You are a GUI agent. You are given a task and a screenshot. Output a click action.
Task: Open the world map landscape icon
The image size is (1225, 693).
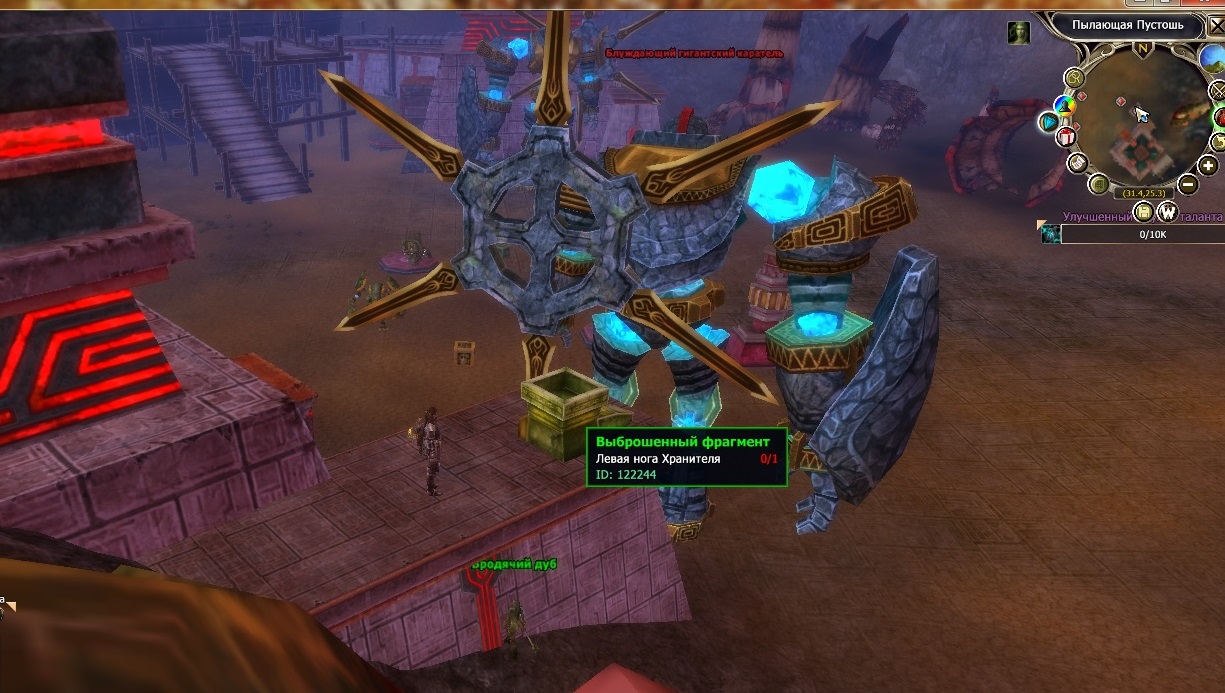(x=1213, y=58)
